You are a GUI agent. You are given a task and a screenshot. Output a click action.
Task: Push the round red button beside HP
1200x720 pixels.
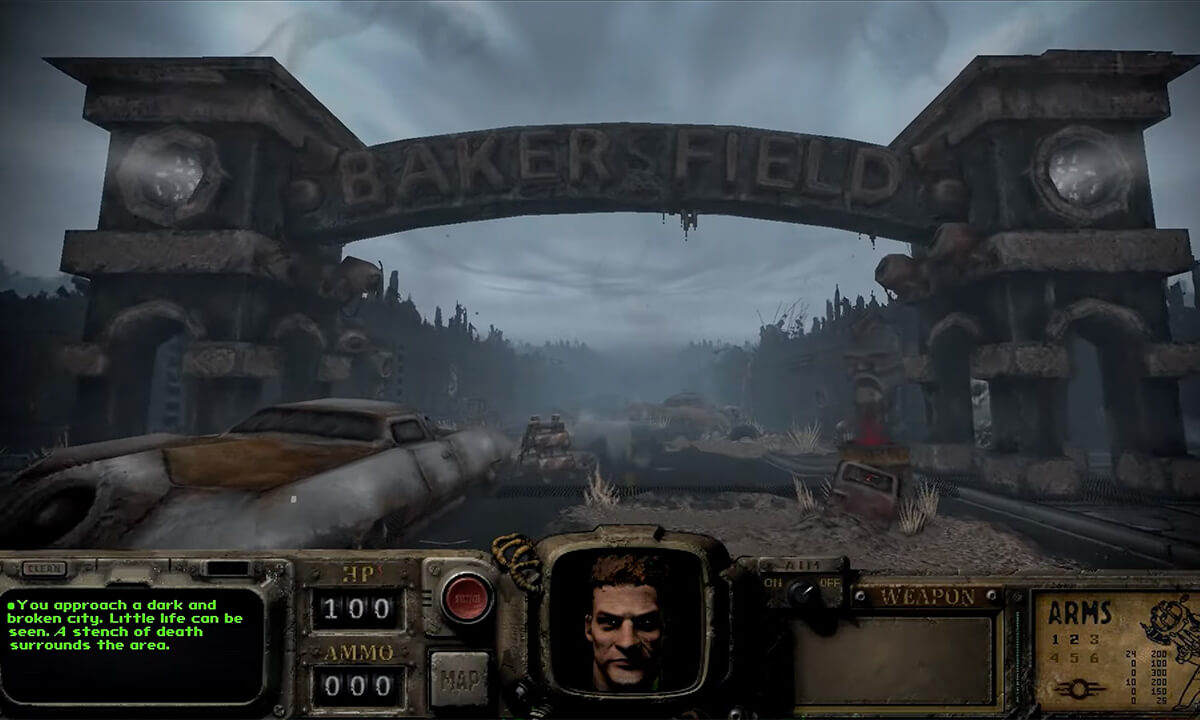pyautogui.click(x=466, y=597)
